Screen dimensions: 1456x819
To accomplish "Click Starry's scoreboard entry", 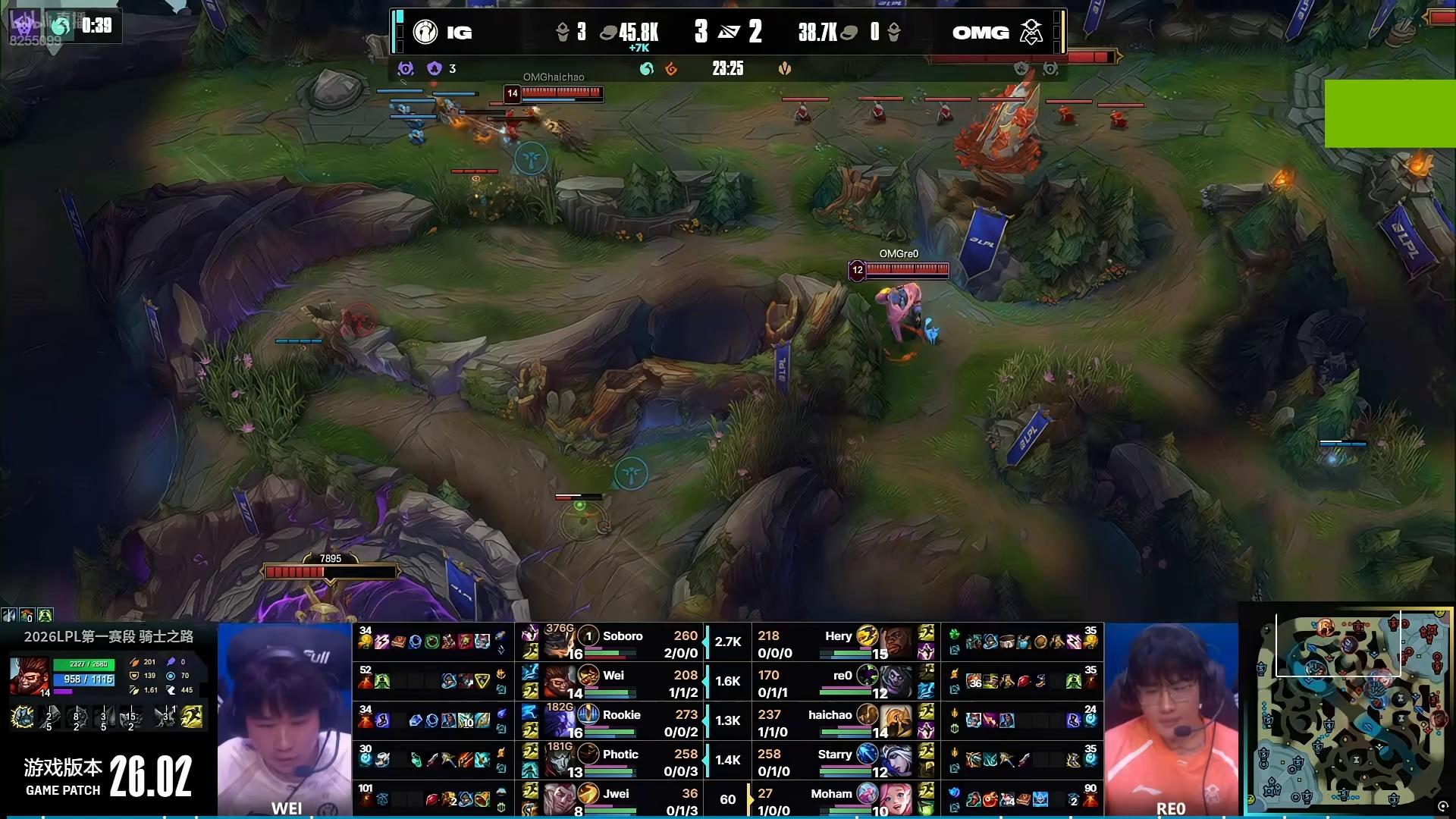I will pos(834,761).
